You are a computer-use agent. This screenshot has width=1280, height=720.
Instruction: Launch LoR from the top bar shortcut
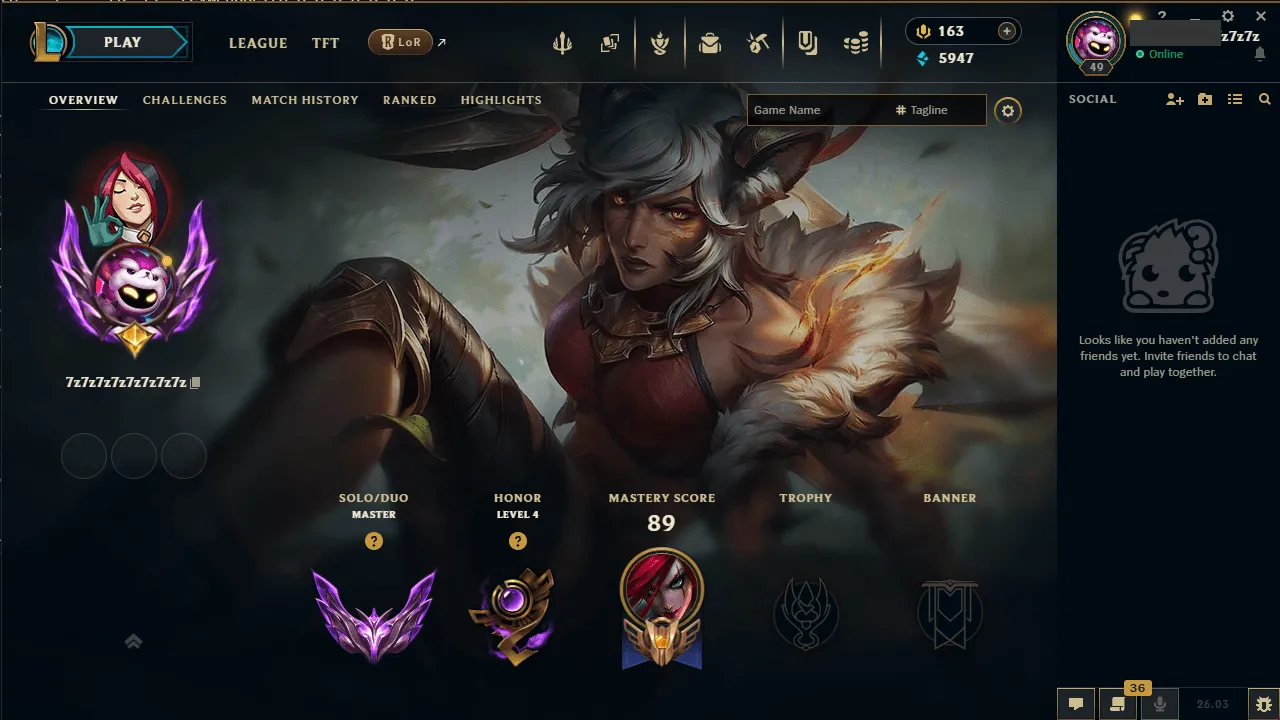pyautogui.click(x=400, y=42)
